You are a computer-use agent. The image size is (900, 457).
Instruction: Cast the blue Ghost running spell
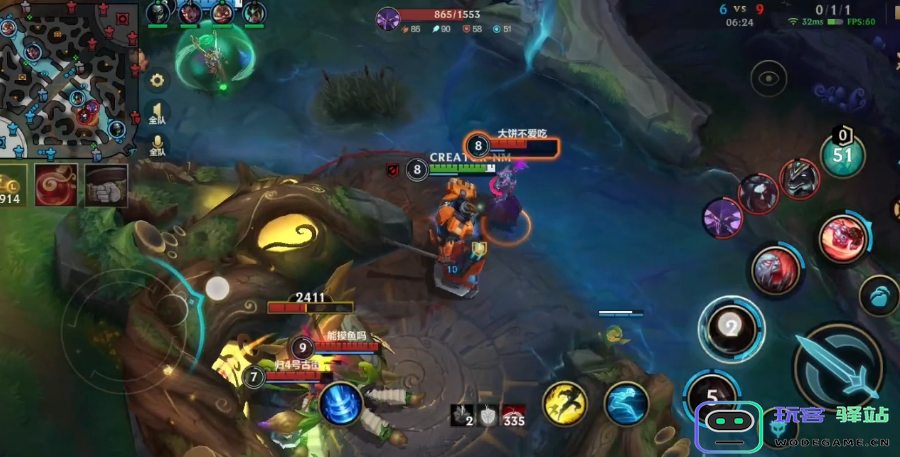[627, 402]
